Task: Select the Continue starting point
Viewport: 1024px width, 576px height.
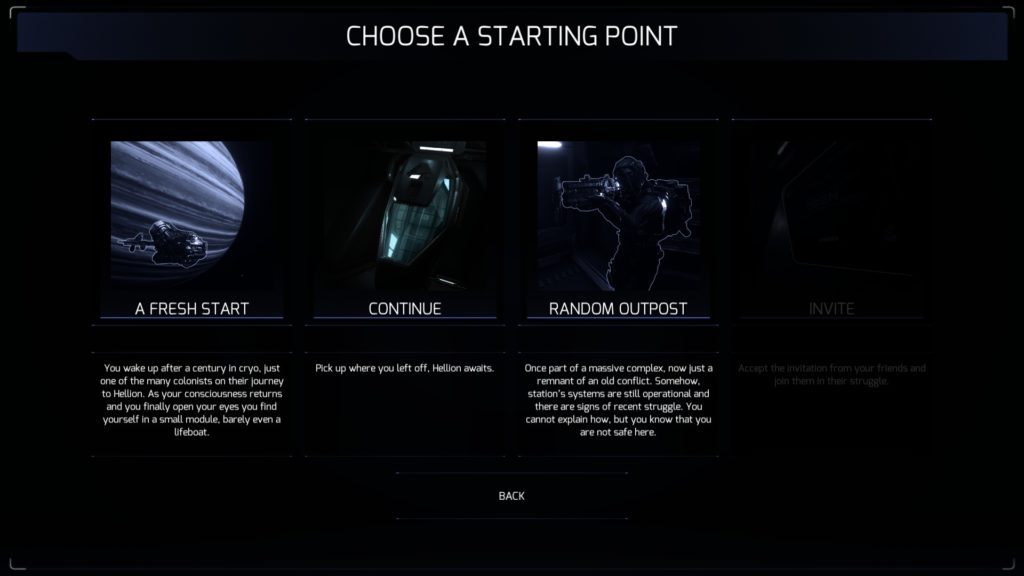Action: tap(405, 308)
